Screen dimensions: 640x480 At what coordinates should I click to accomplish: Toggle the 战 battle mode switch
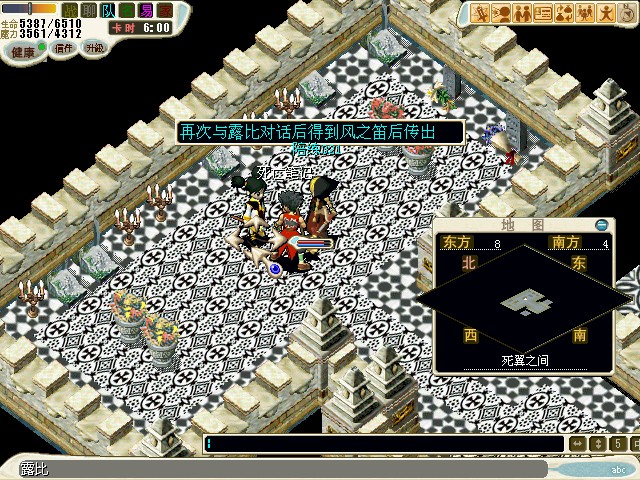[x=72, y=9]
